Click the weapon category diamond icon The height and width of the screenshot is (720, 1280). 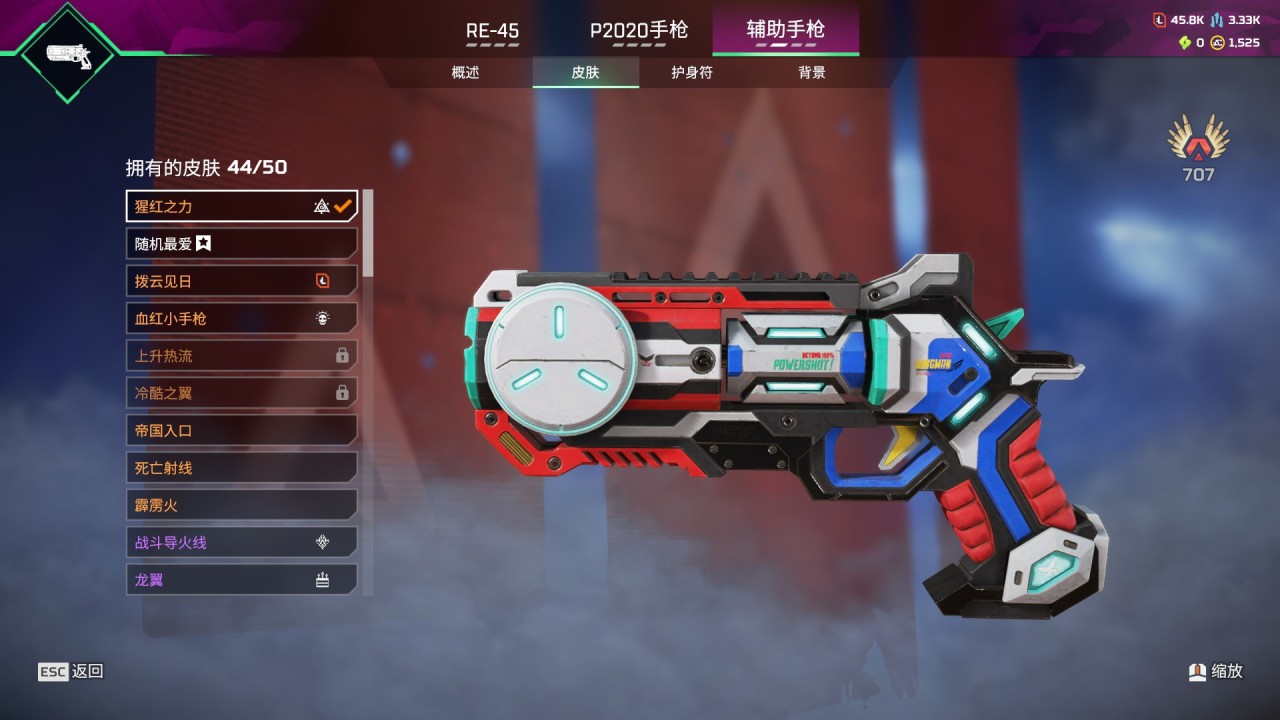click(x=69, y=53)
